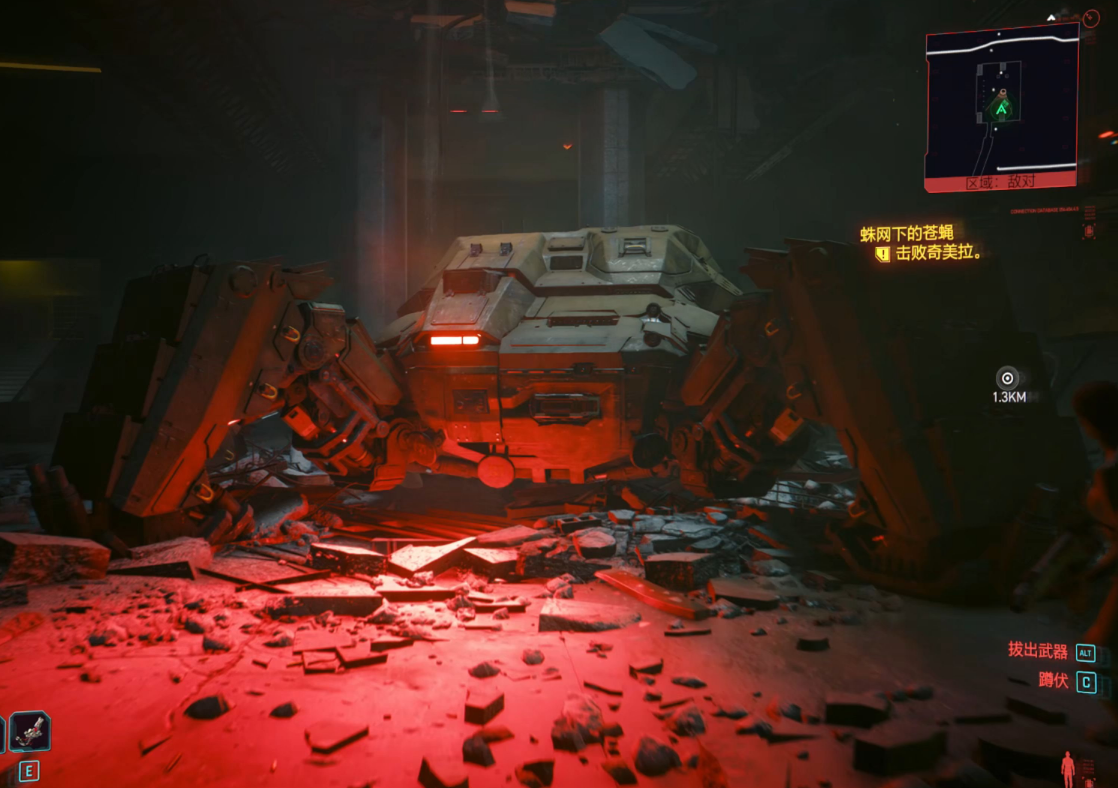The height and width of the screenshot is (788, 1118).
Task: Click the 区域：敌对 zone status bar
Action: [1001, 183]
